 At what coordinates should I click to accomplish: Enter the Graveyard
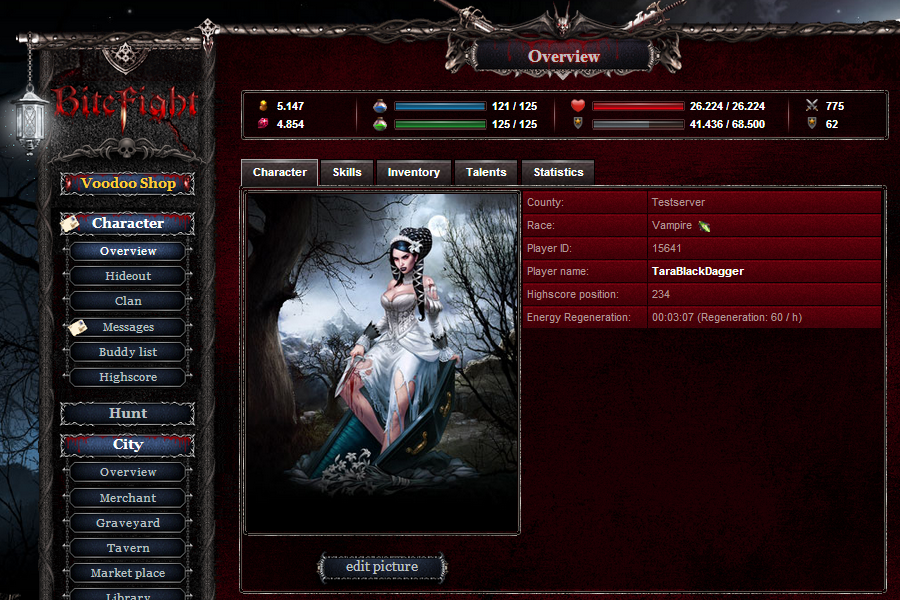(x=128, y=523)
